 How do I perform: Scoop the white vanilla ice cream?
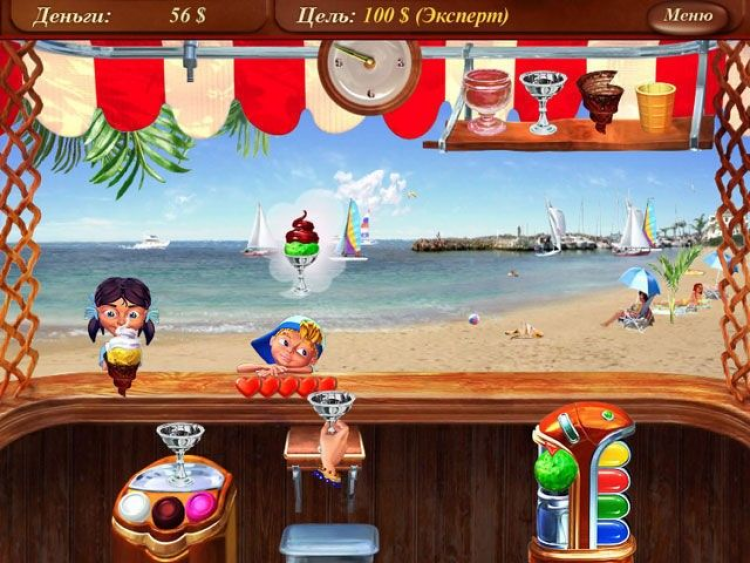click(134, 506)
